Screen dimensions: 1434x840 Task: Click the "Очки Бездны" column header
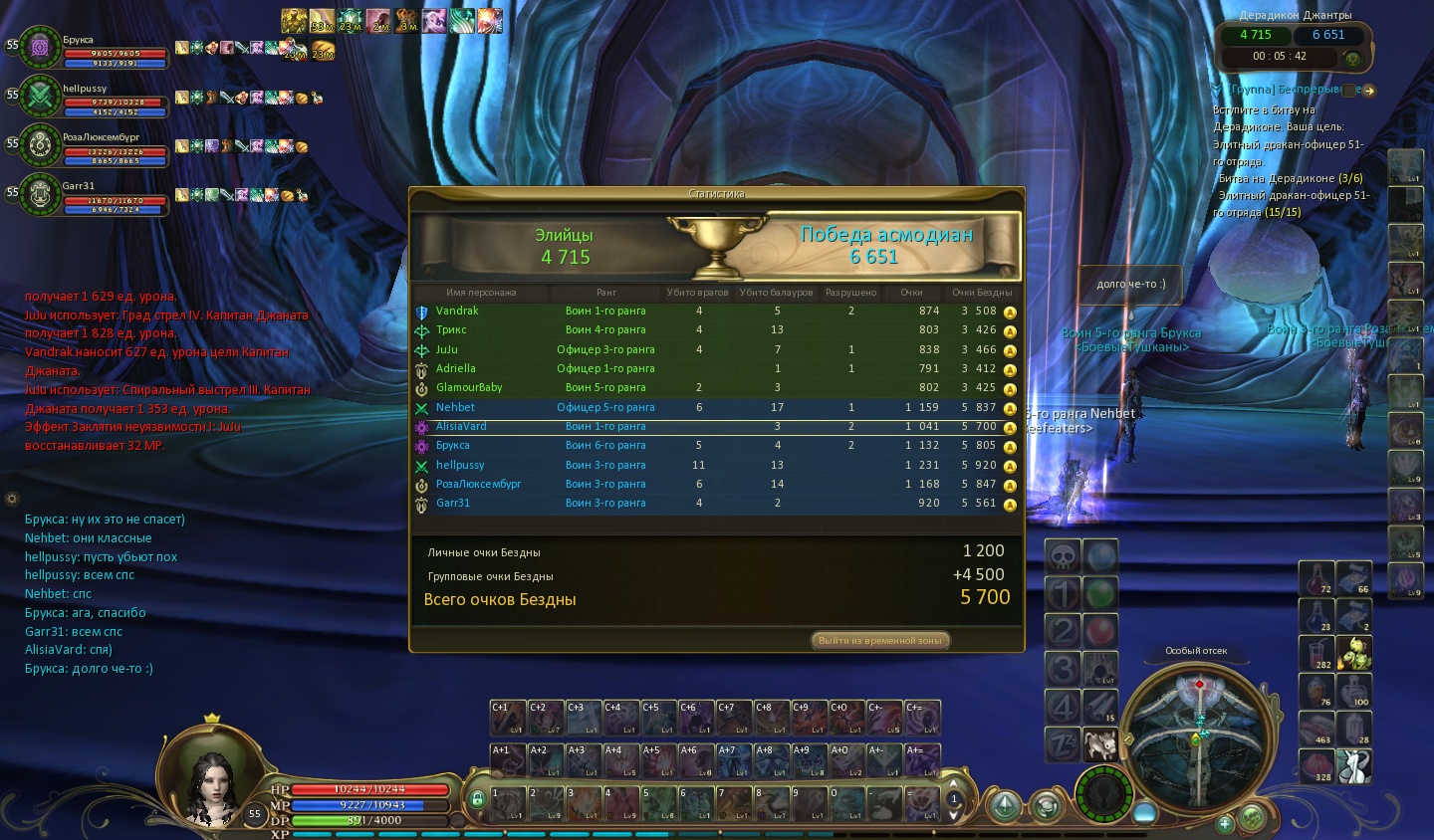click(981, 293)
